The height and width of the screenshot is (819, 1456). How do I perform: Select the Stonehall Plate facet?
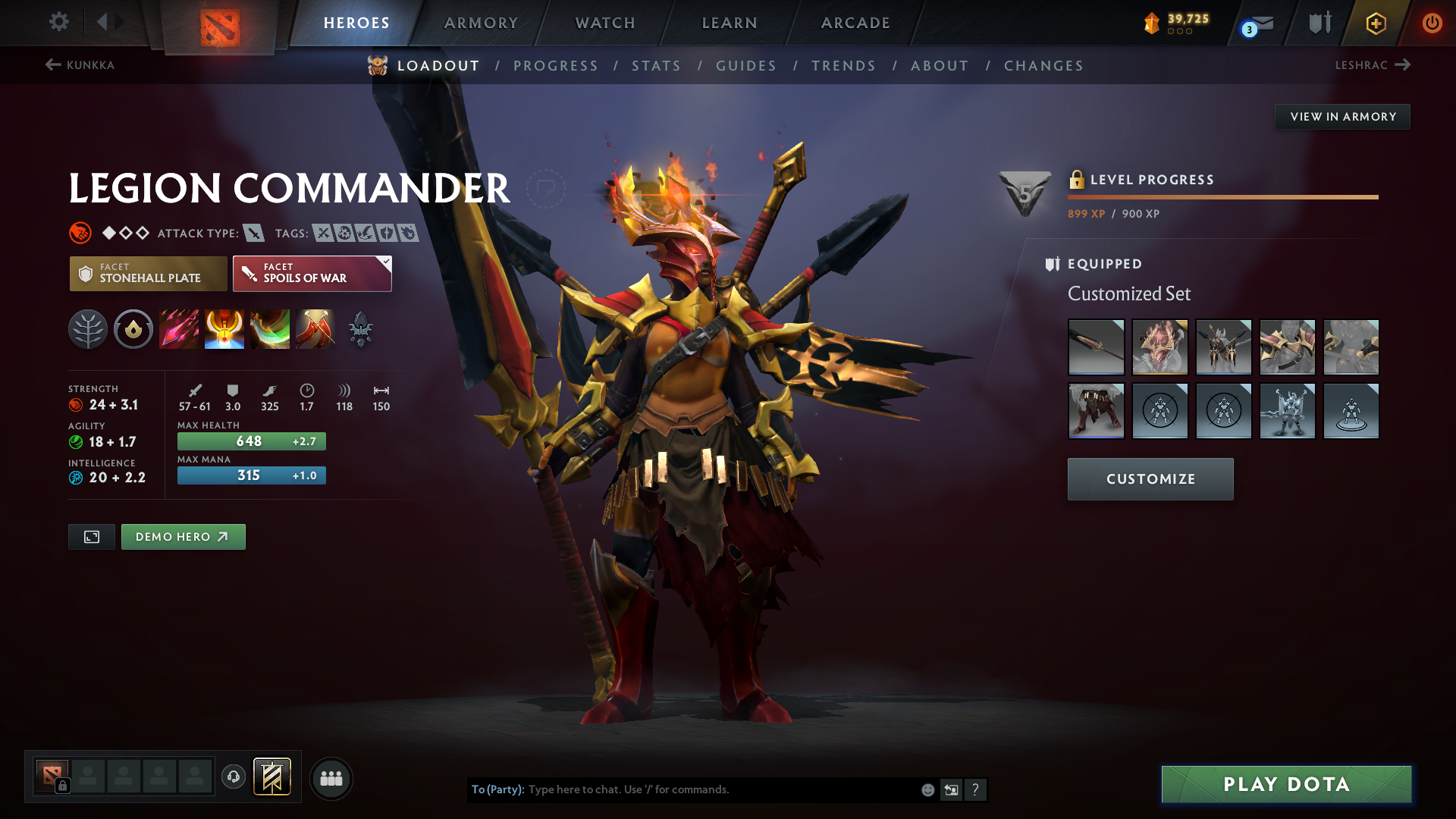(x=148, y=273)
